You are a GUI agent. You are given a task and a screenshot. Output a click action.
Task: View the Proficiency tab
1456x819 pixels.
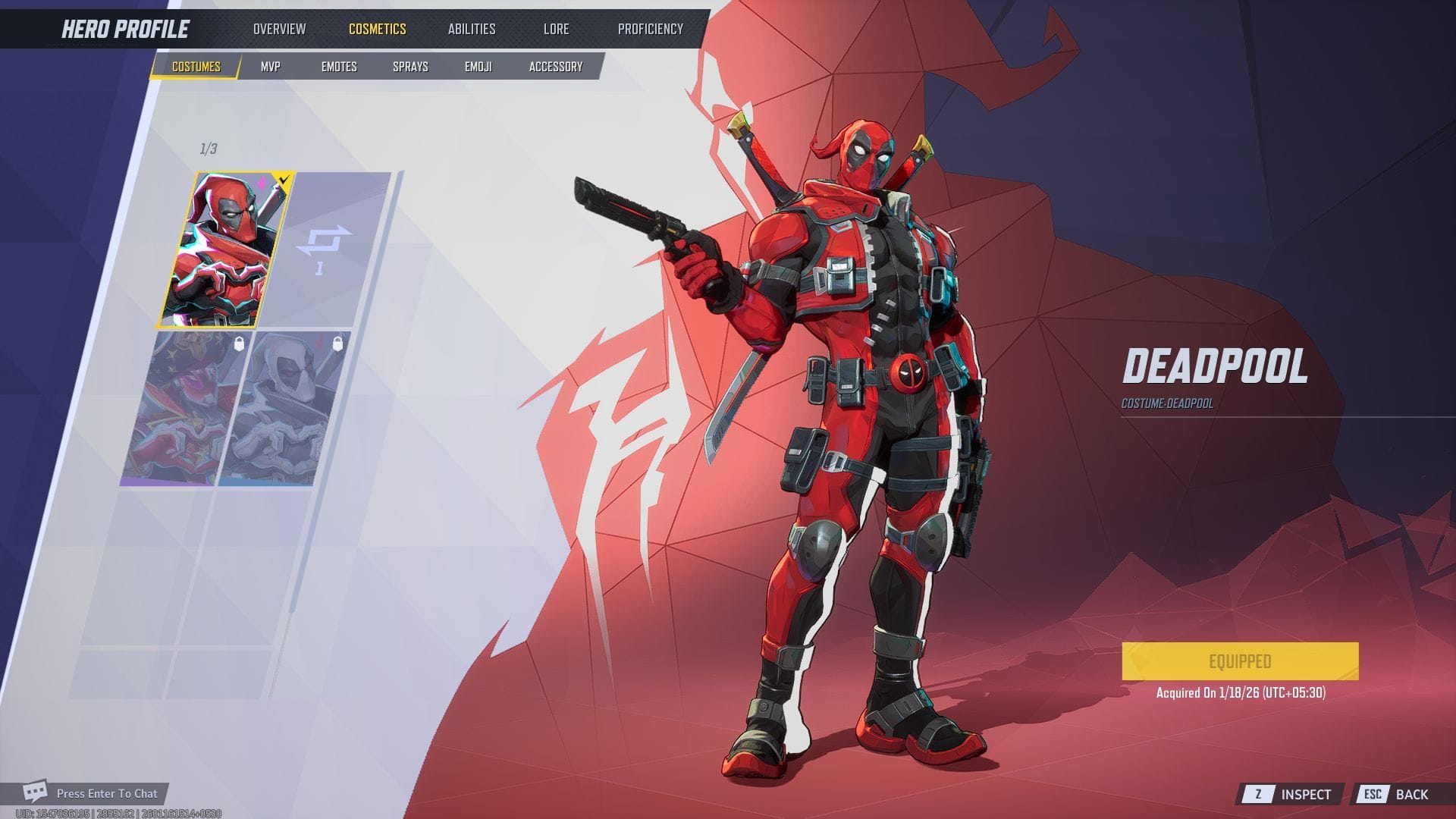click(650, 29)
